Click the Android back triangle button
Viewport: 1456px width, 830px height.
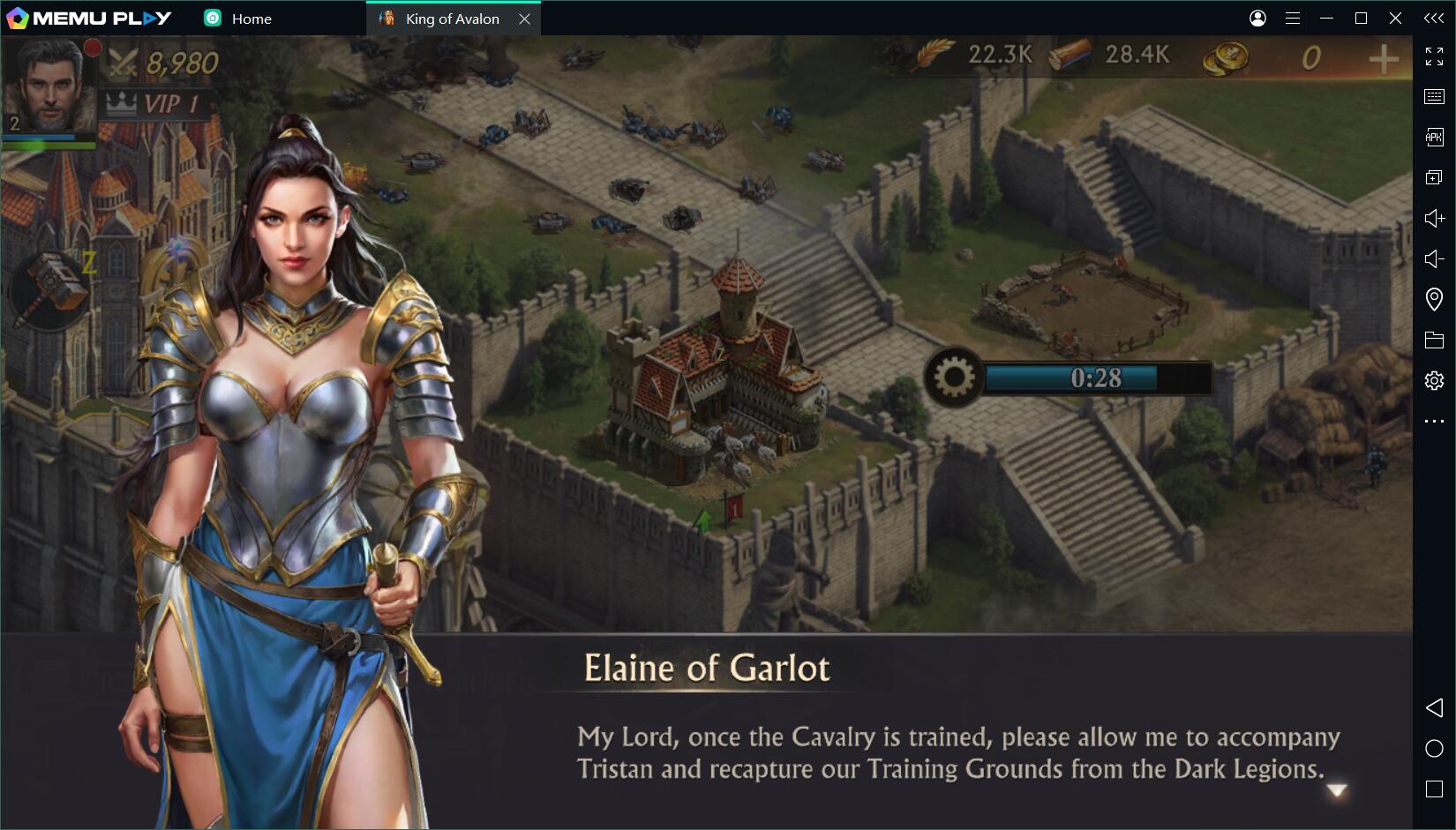coord(1434,707)
